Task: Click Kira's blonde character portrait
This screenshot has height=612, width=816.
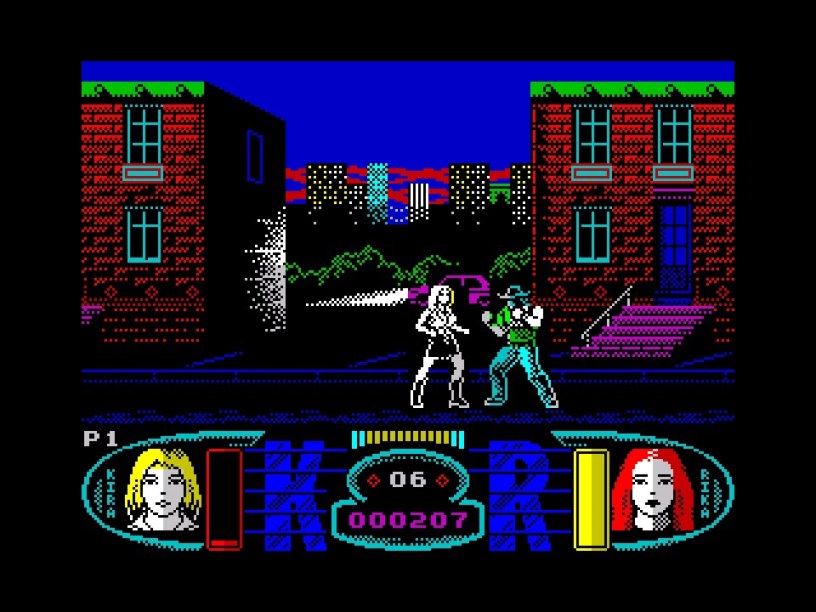Action: [x=163, y=488]
